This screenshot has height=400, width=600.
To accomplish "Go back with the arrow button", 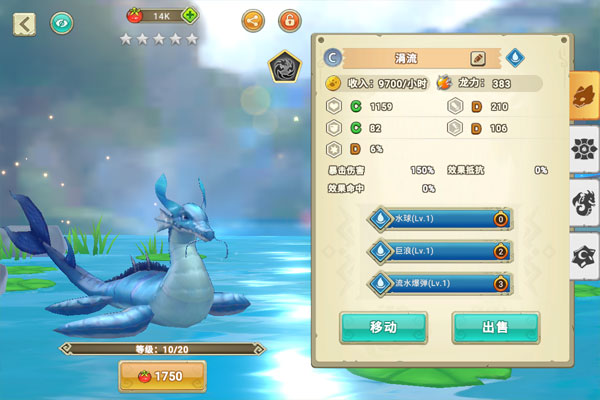I will (24, 22).
